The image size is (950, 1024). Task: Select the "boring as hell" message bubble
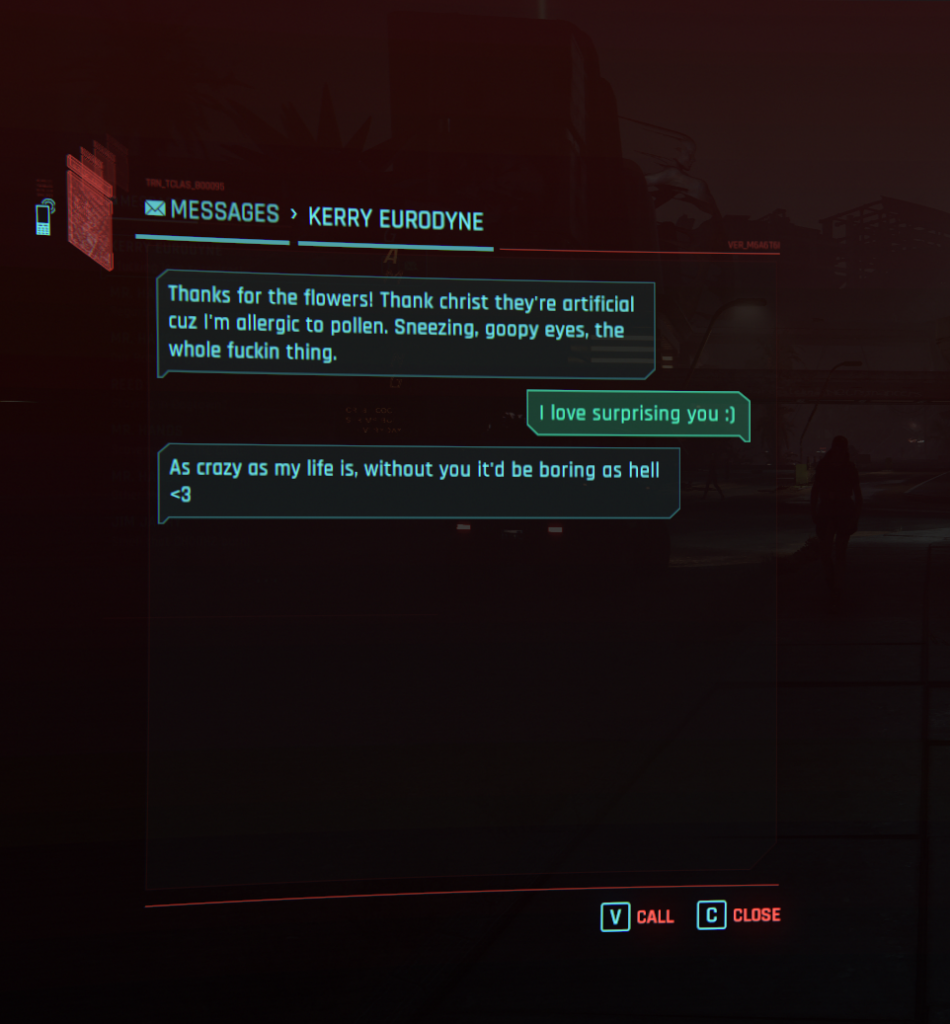(x=418, y=481)
